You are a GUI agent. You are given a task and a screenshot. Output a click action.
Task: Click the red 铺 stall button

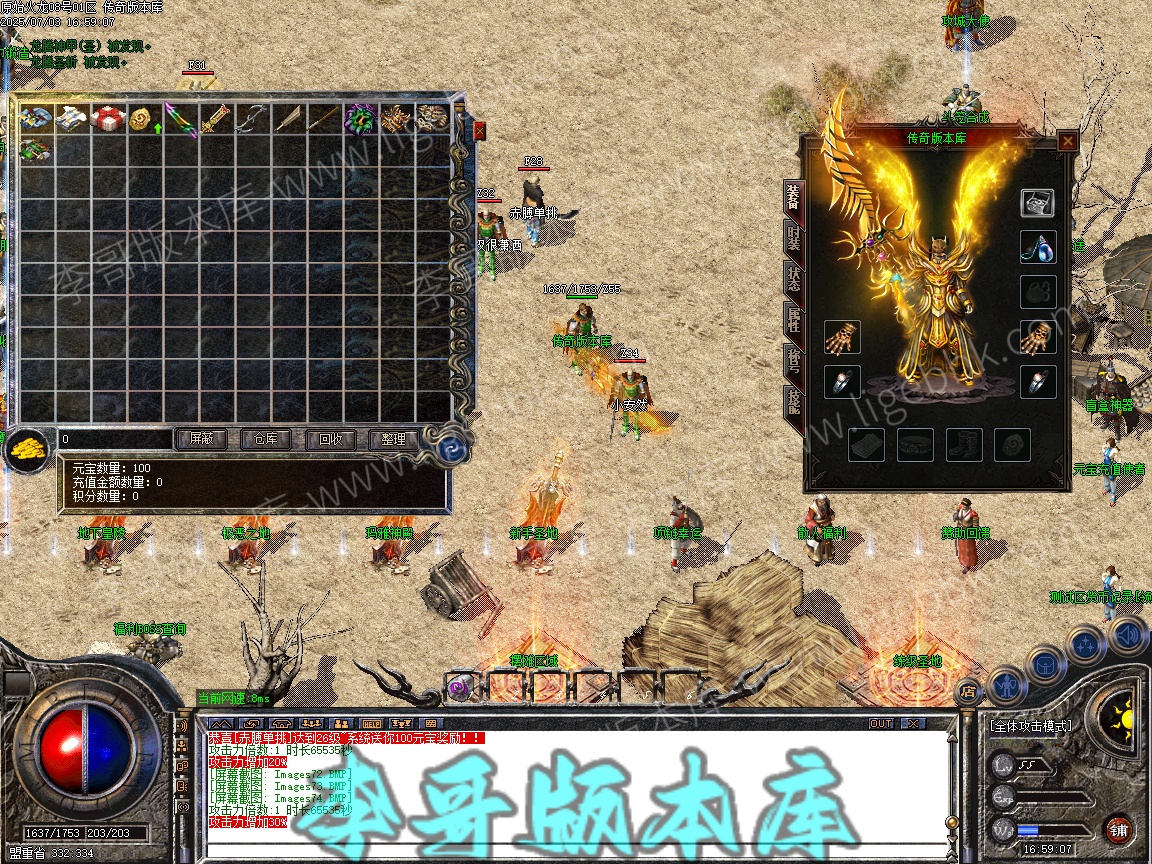click(1118, 829)
